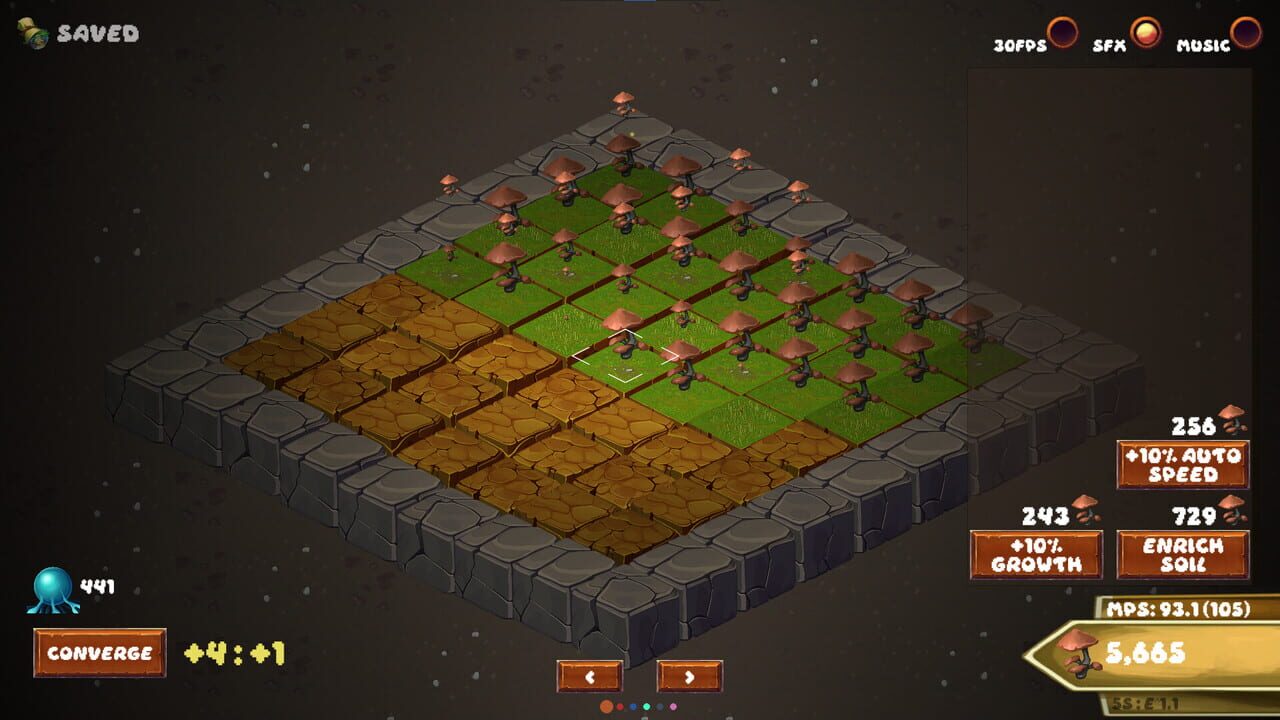The width and height of the screenshot is (1280, 720).
Task: Buy the ENRICH SOIL upgrade
Action: [1183, 553]
